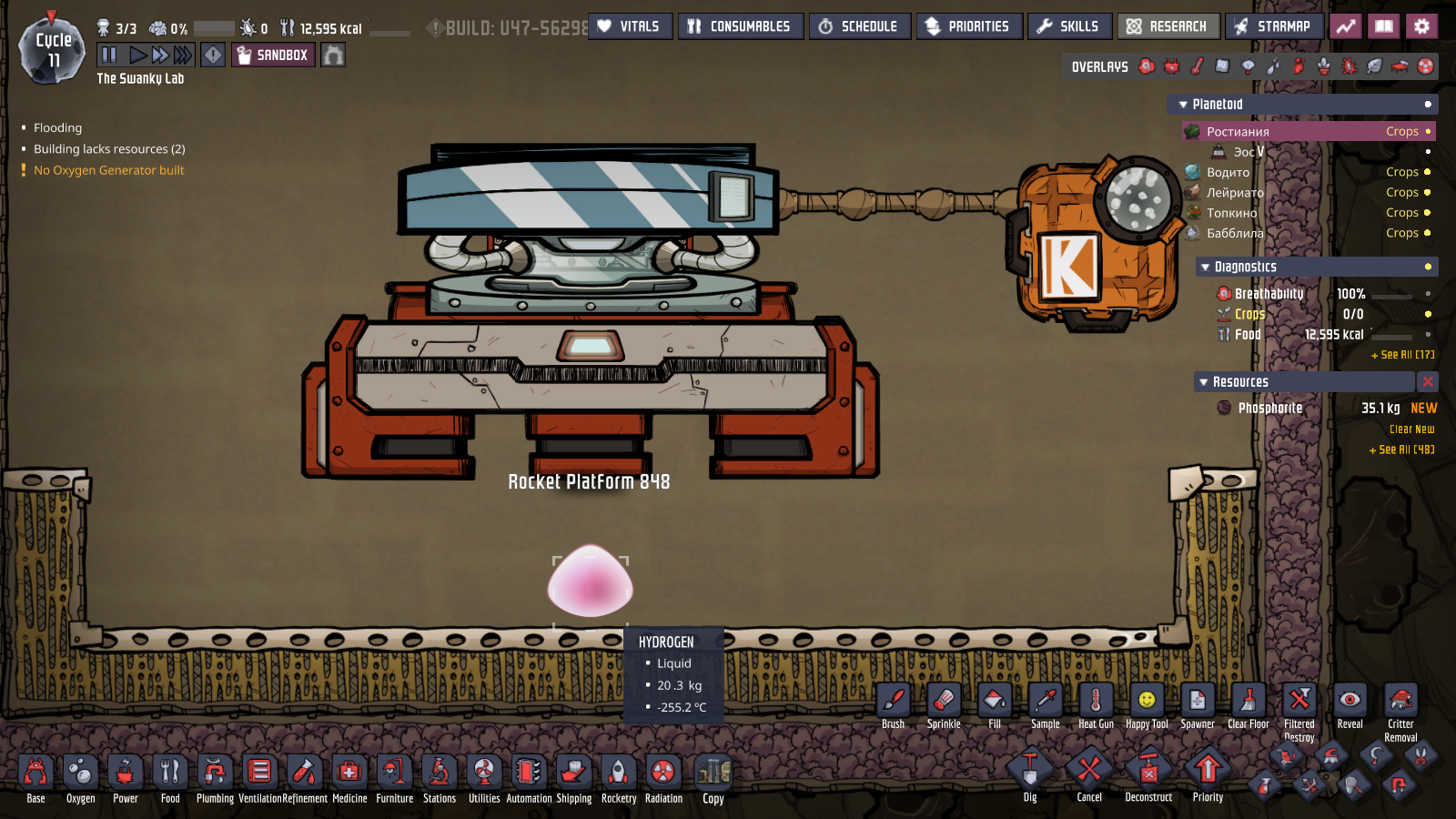Toggle Sandbox mode off
Viewport: 1456px width, 819px height.
tap(272, 56)
